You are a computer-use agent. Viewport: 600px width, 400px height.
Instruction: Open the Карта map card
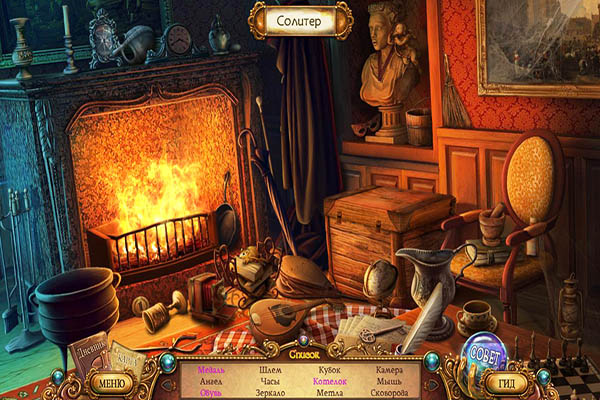[127, 355]
